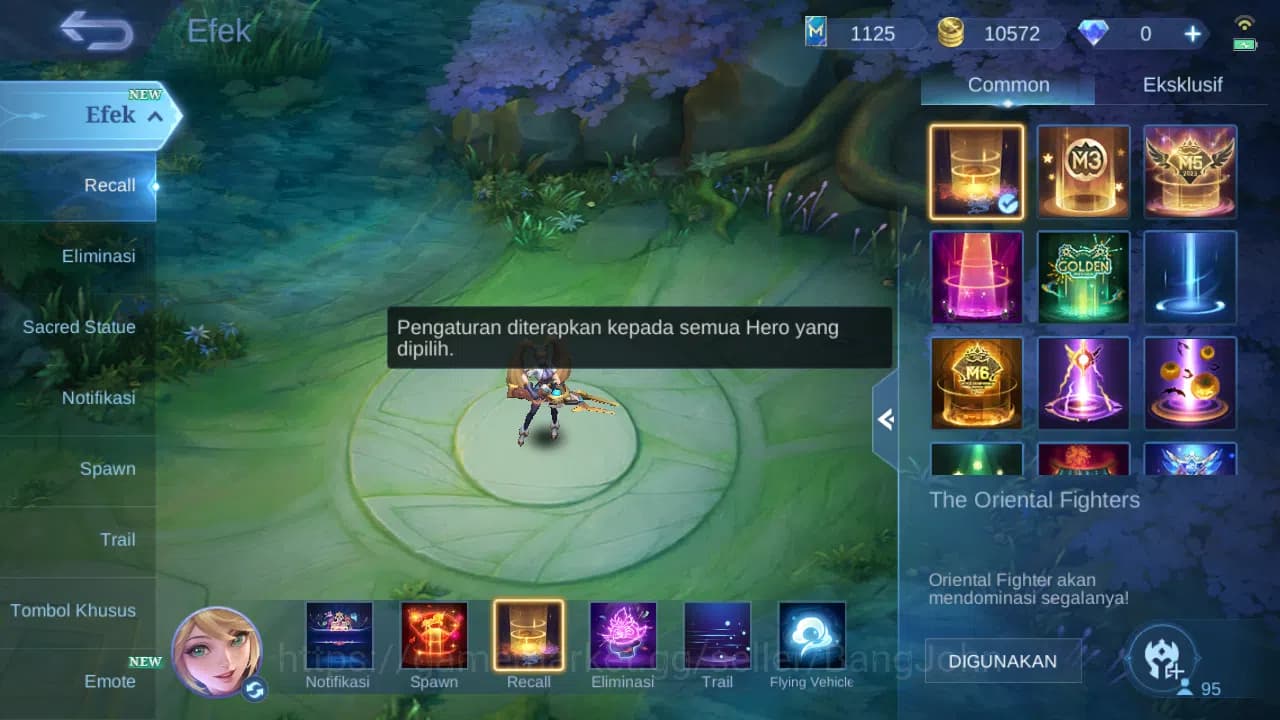Collapse the Efek section with its chevron
Viewport: 1280px width, 720px height.
click(x=152, y=115)
